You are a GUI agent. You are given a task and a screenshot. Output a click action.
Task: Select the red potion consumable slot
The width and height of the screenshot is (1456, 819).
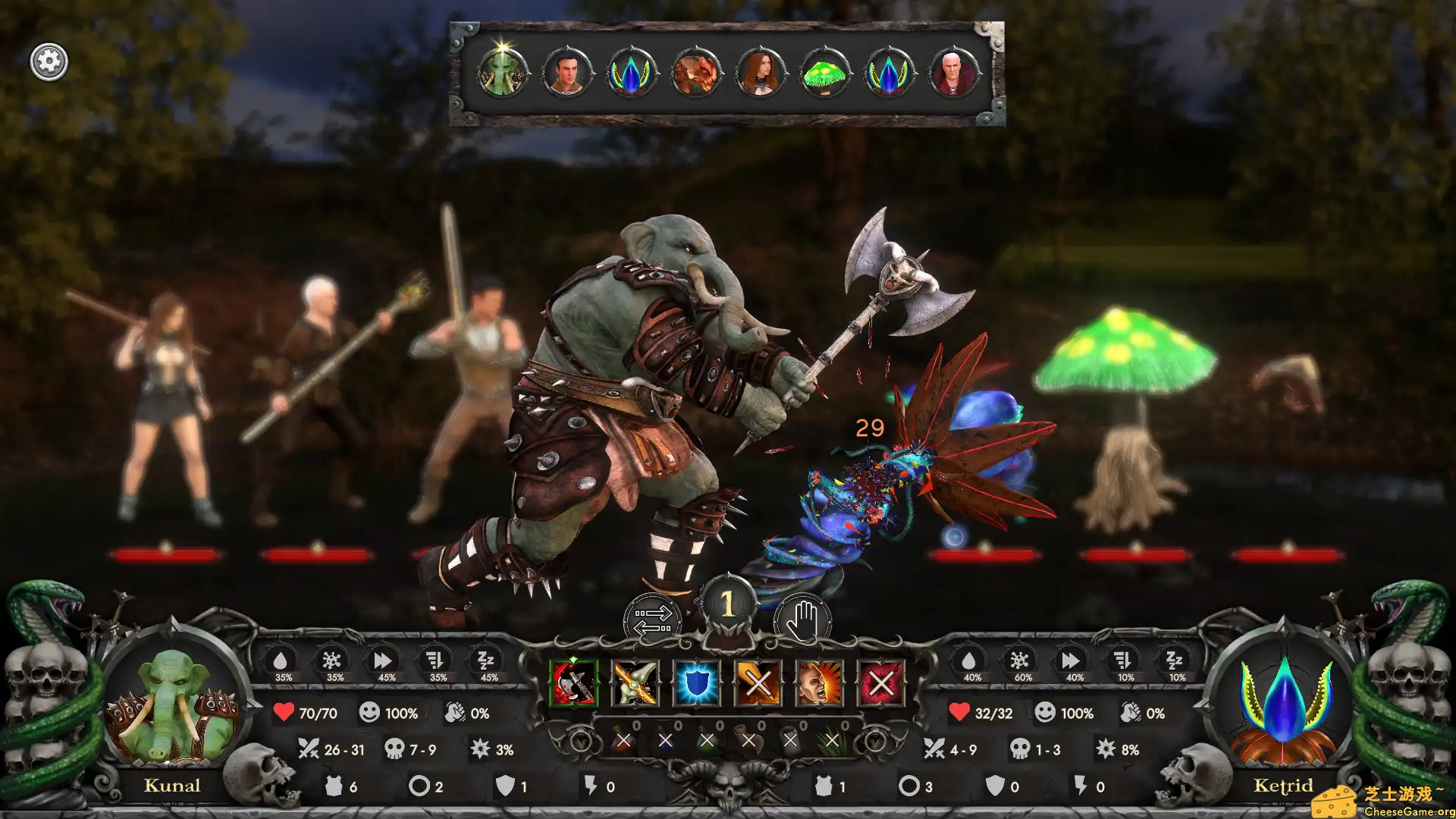tap(623, 740)
